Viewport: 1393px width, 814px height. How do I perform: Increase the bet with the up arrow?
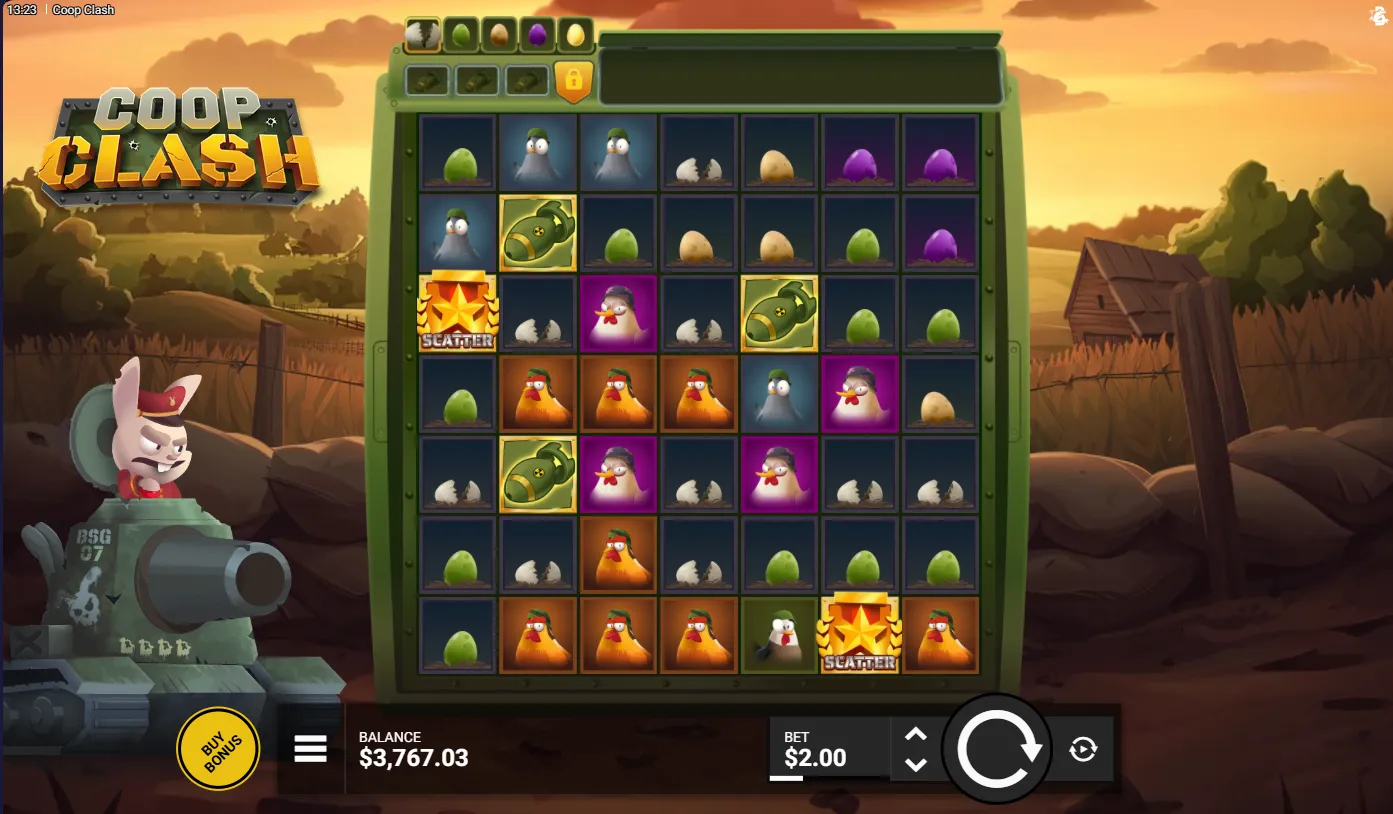point(915,735)
